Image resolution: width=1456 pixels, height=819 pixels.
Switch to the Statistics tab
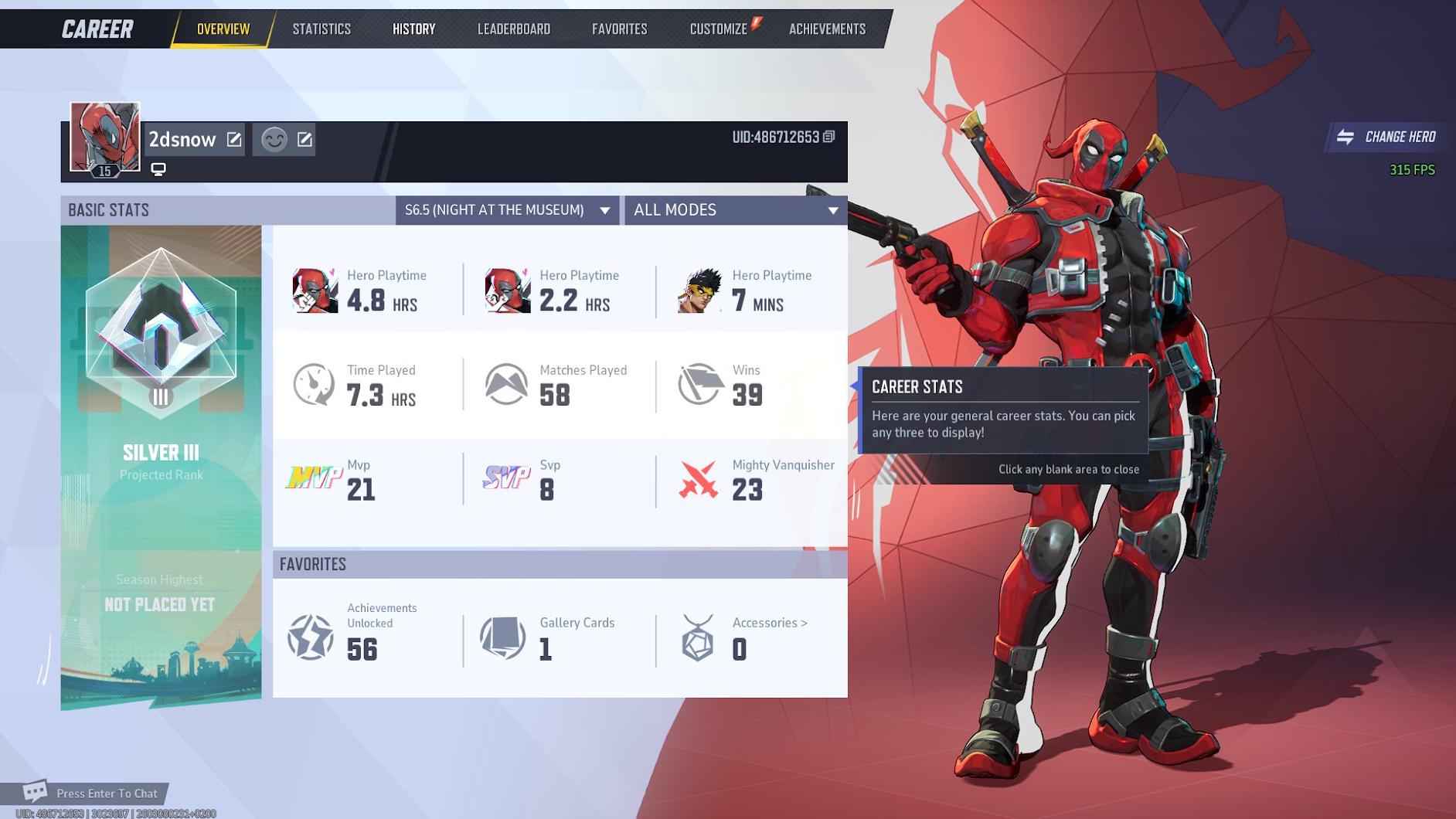[321, 29]
